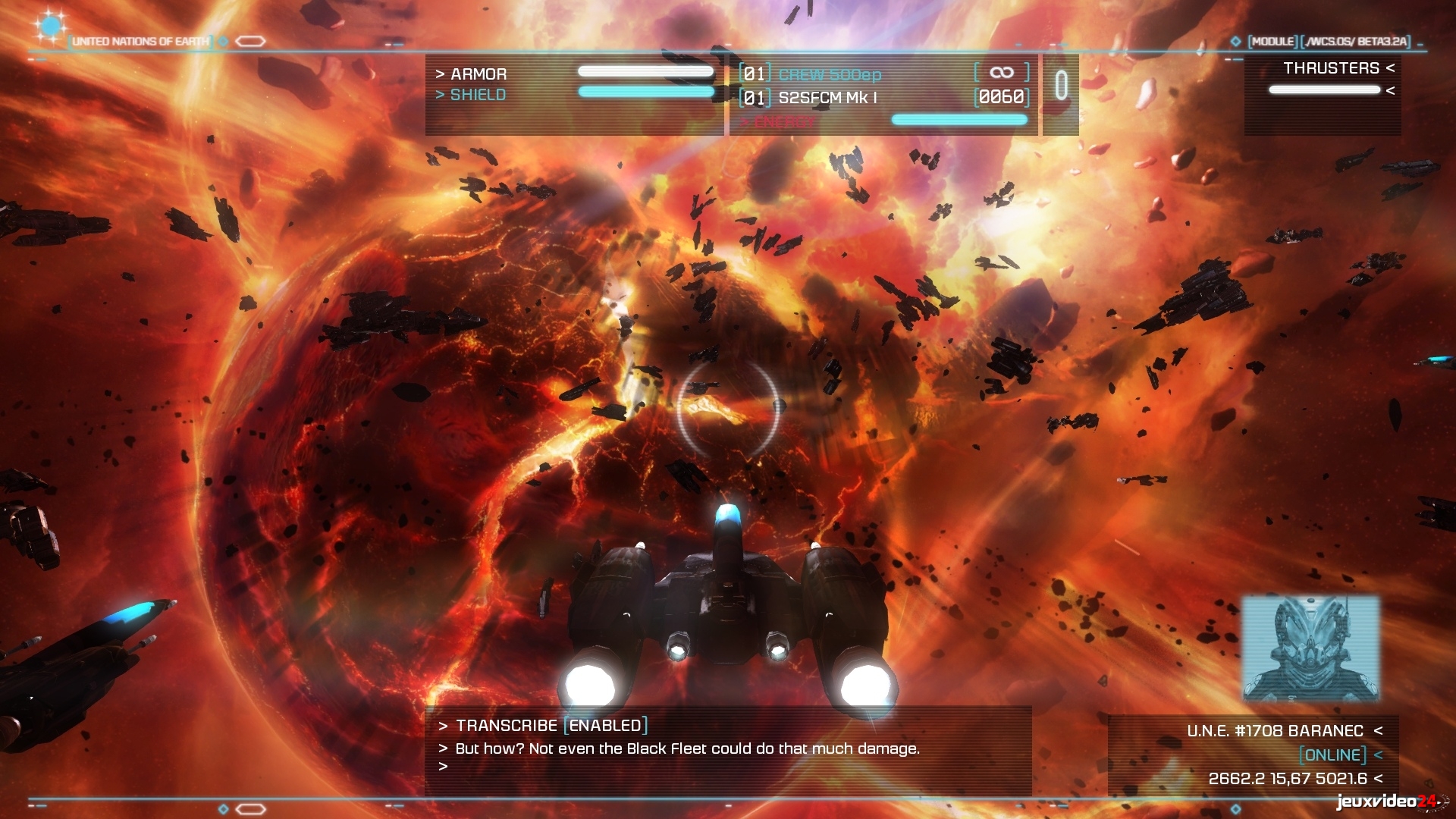Toggle the Transcribe Enabled label

(605, 726)
